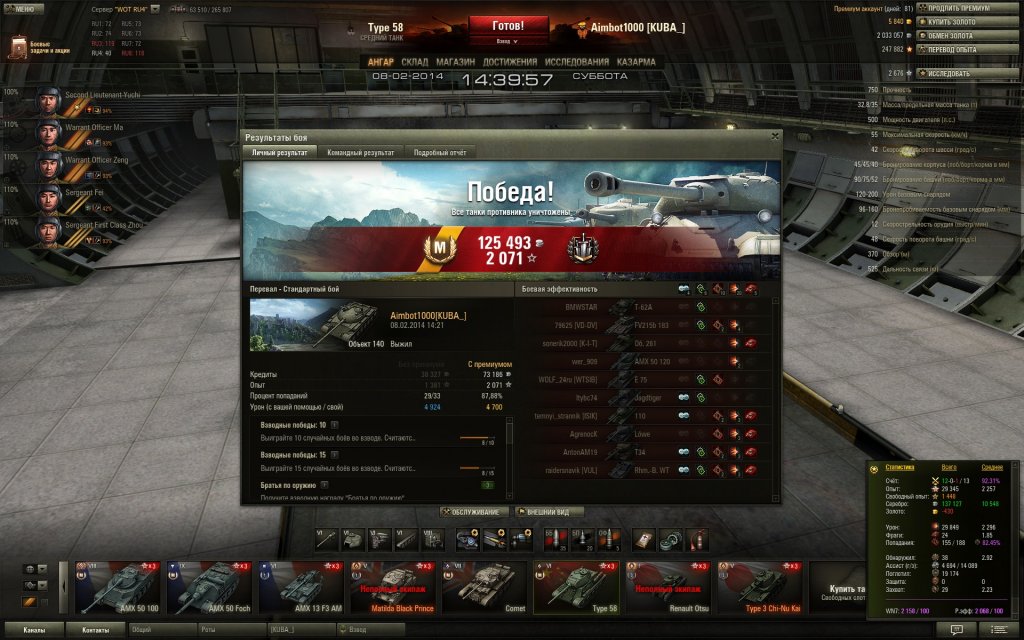Open the Контакты panel

coord(96,630)
